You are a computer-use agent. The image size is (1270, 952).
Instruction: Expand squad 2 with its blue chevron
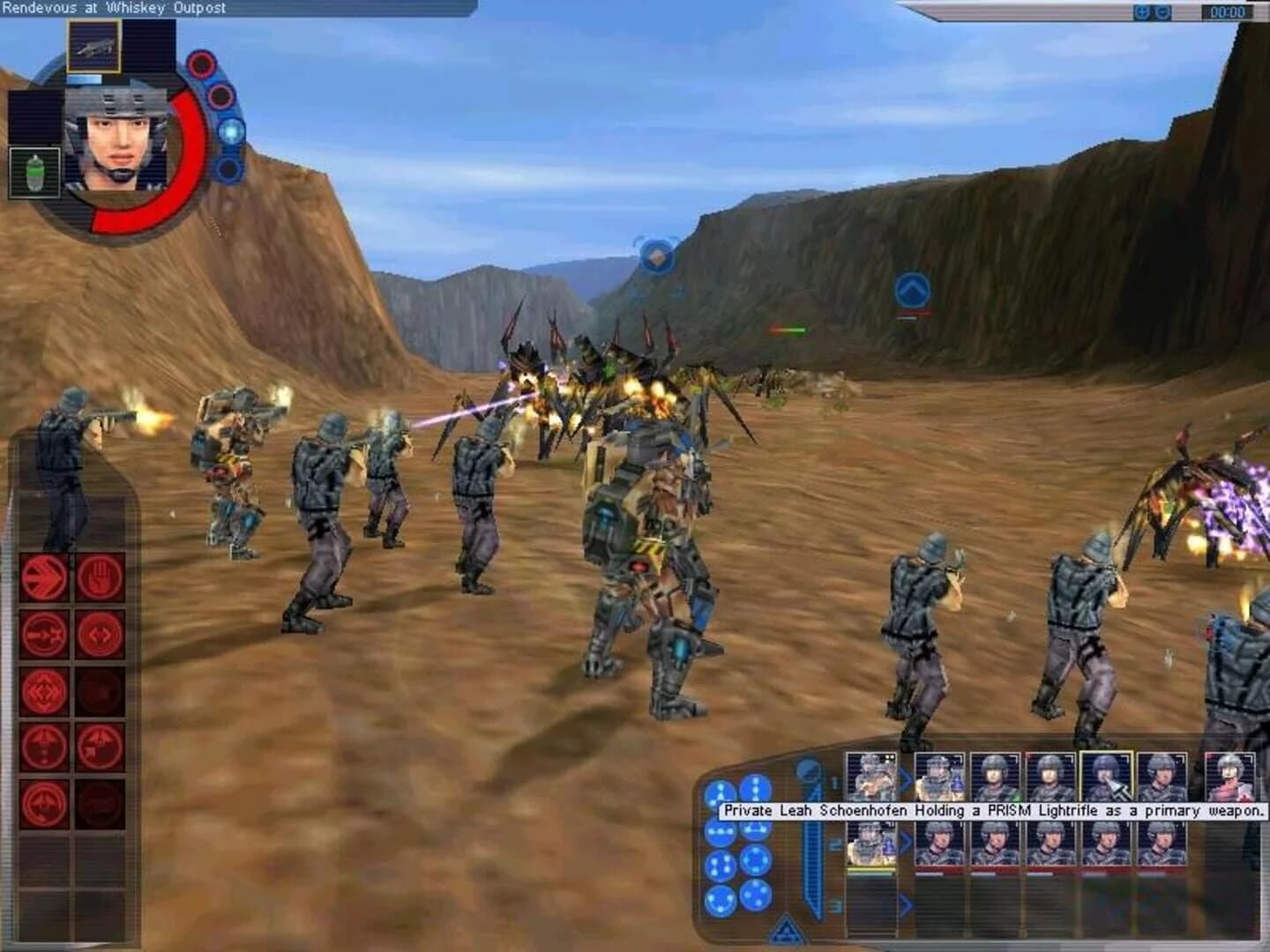tap(904, 839)
